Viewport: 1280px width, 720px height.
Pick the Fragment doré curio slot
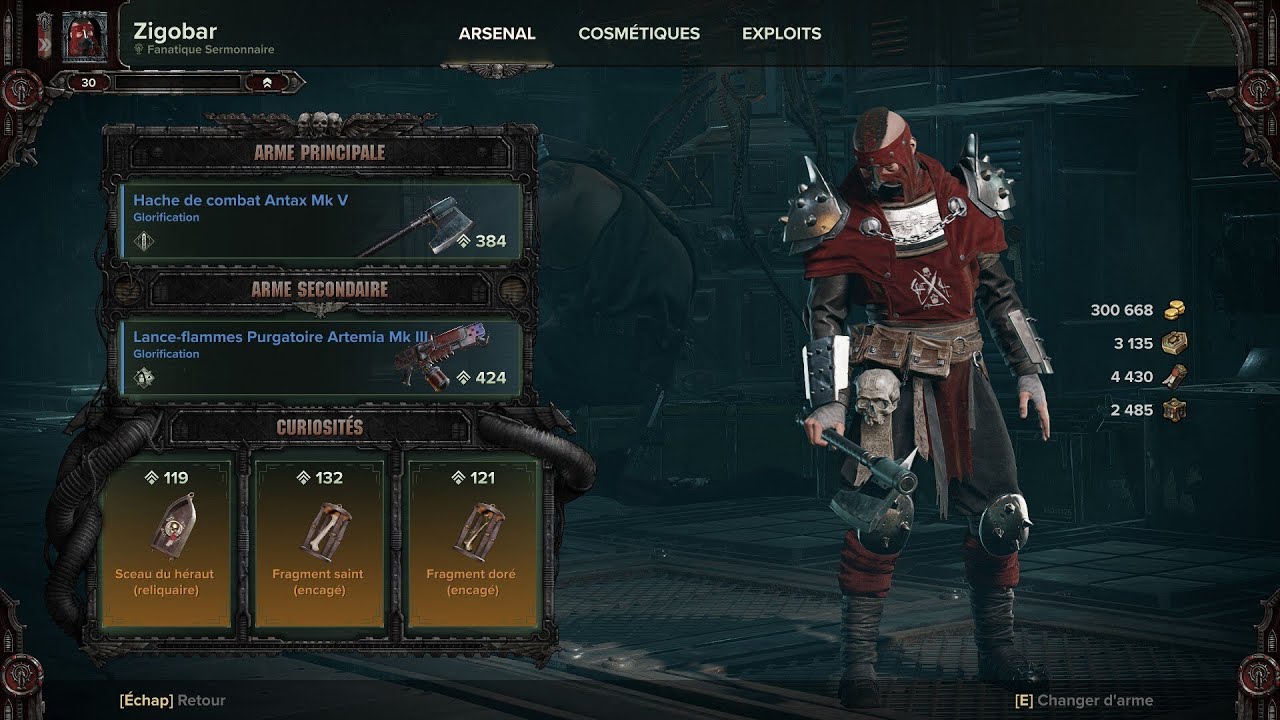[472, 540]
